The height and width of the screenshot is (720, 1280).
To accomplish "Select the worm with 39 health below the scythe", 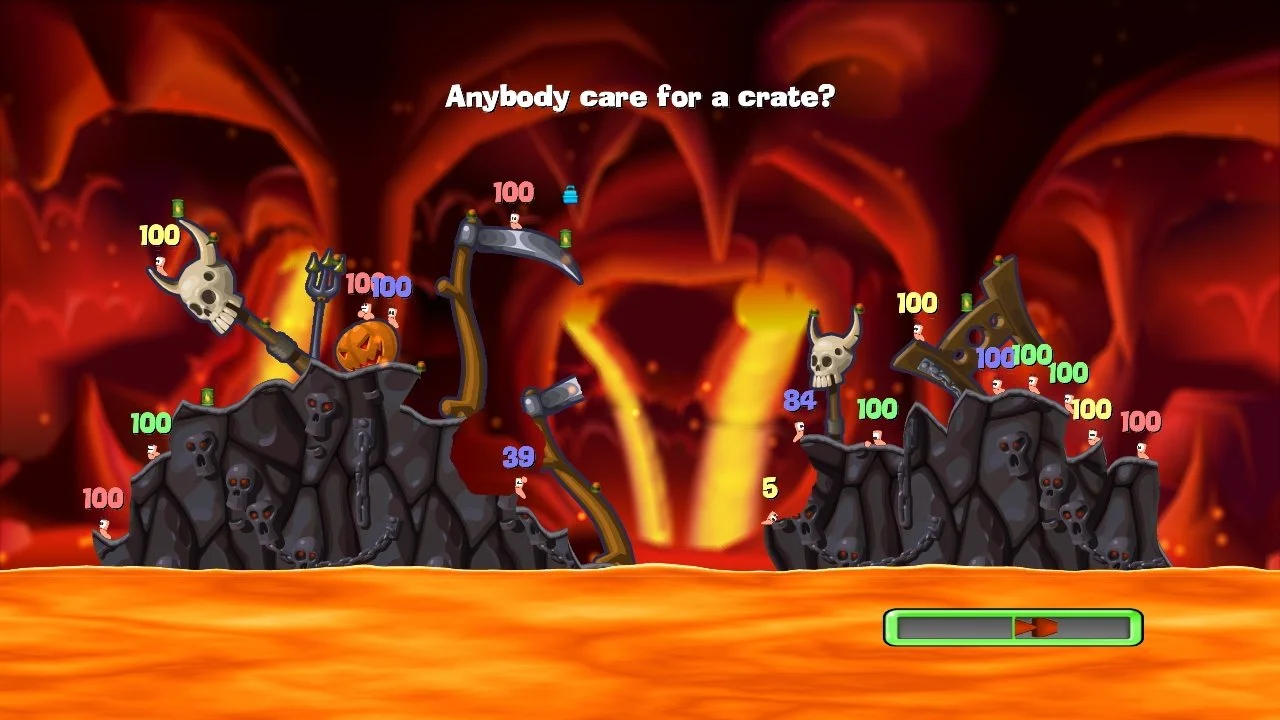I will 522,490.
